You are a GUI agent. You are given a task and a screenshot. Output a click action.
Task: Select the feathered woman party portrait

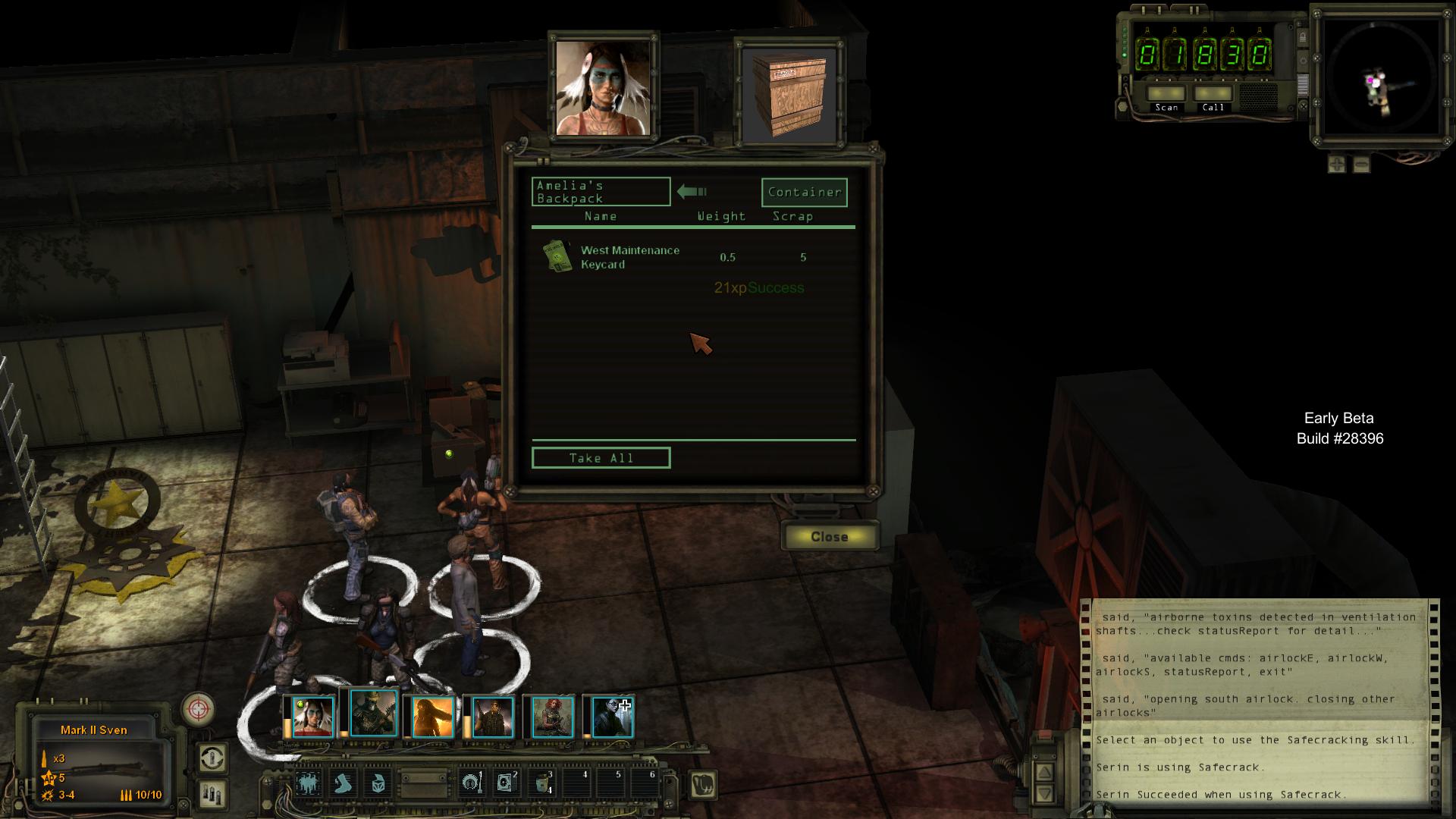[x=312, y=717]
